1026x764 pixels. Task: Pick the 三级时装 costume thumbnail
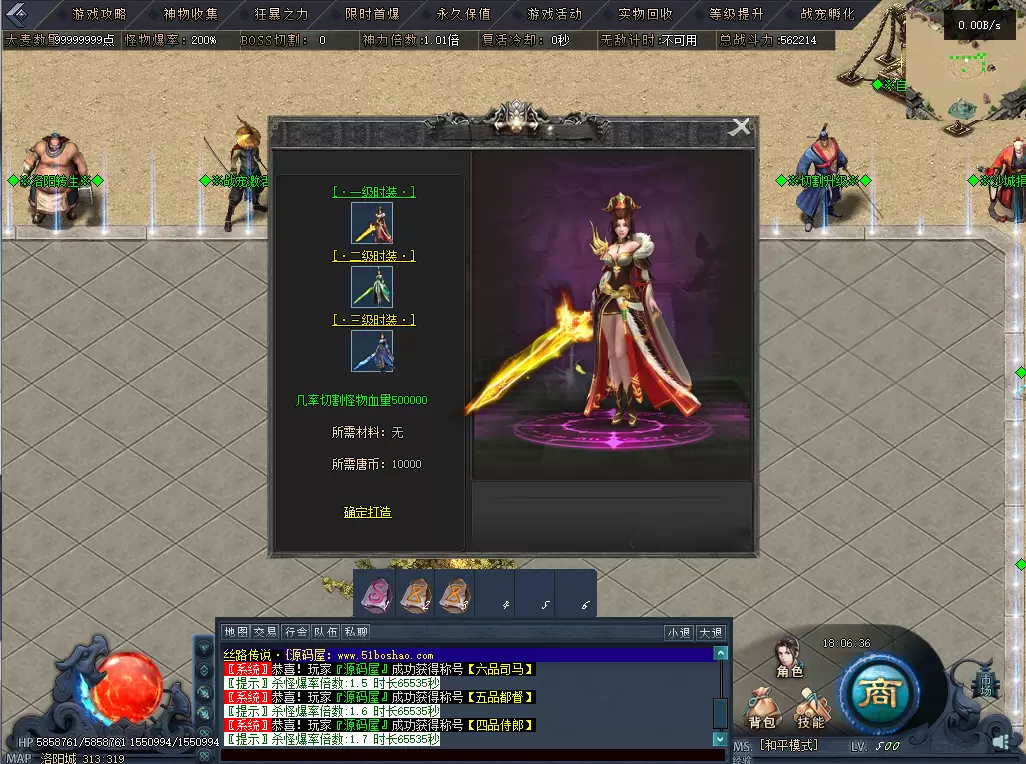(x=372, y=351)
